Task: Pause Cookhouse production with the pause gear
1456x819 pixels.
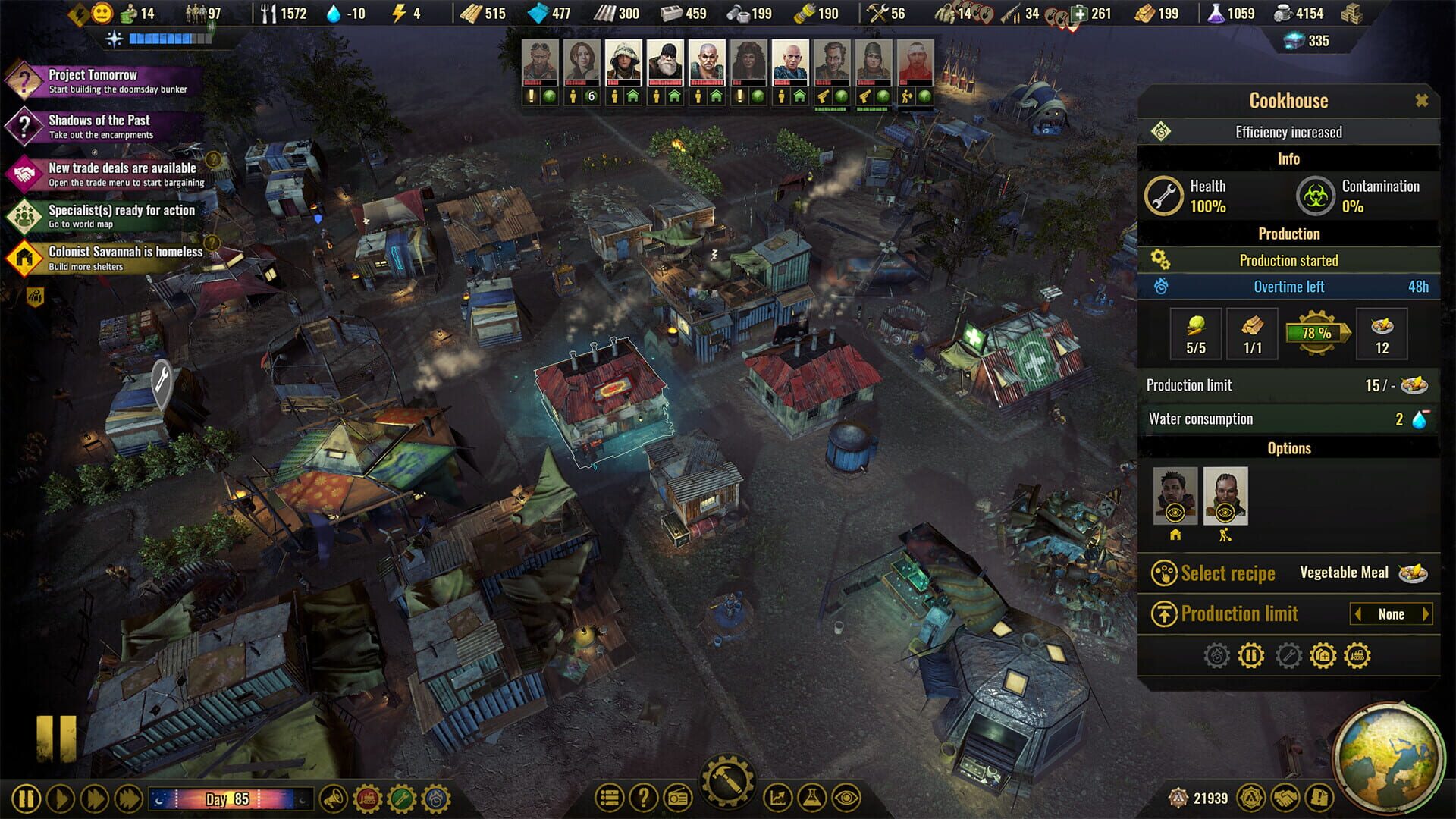Action: (1250, 656)
